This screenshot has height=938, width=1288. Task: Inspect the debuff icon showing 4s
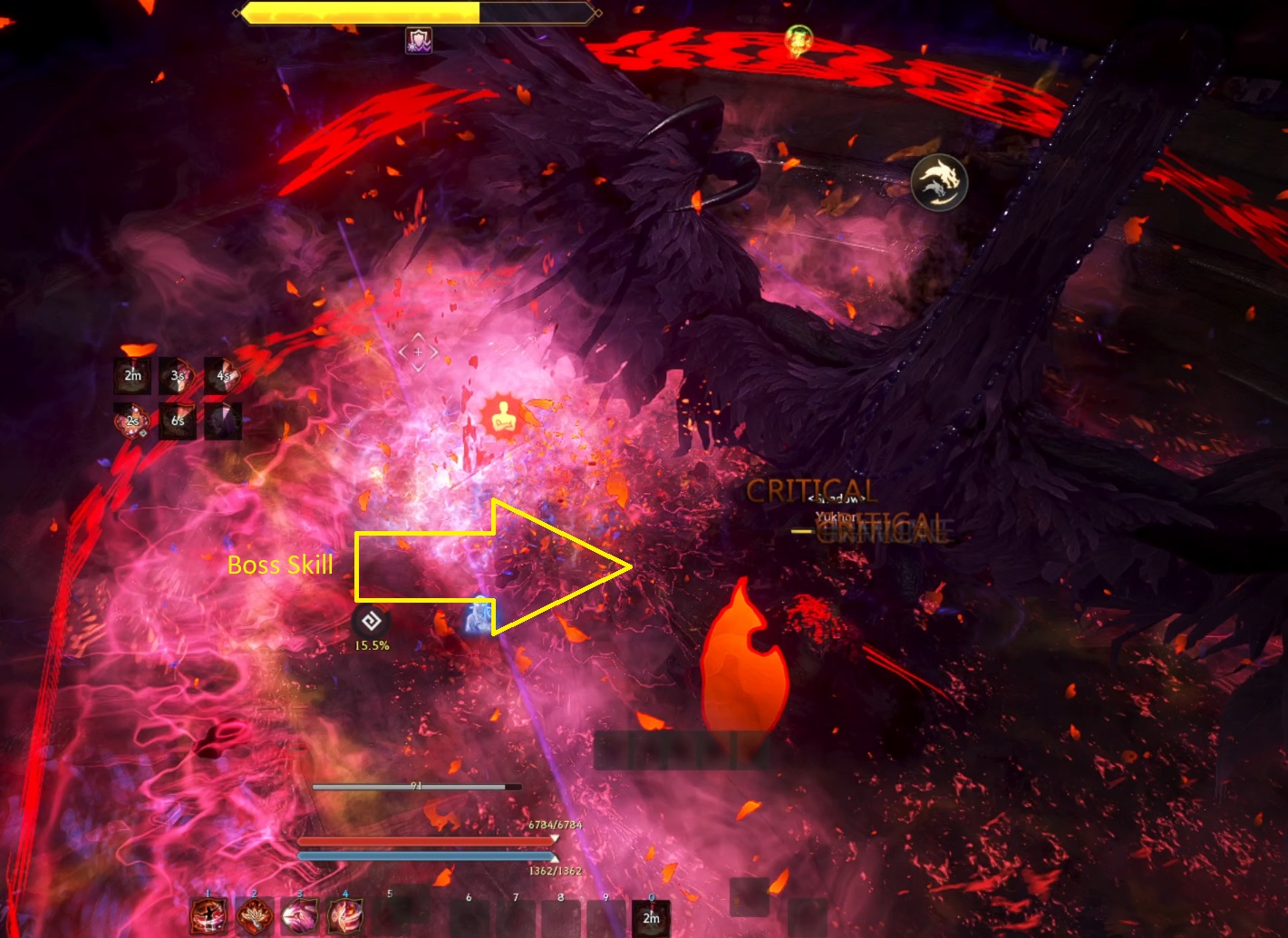[x=222, y=374]
